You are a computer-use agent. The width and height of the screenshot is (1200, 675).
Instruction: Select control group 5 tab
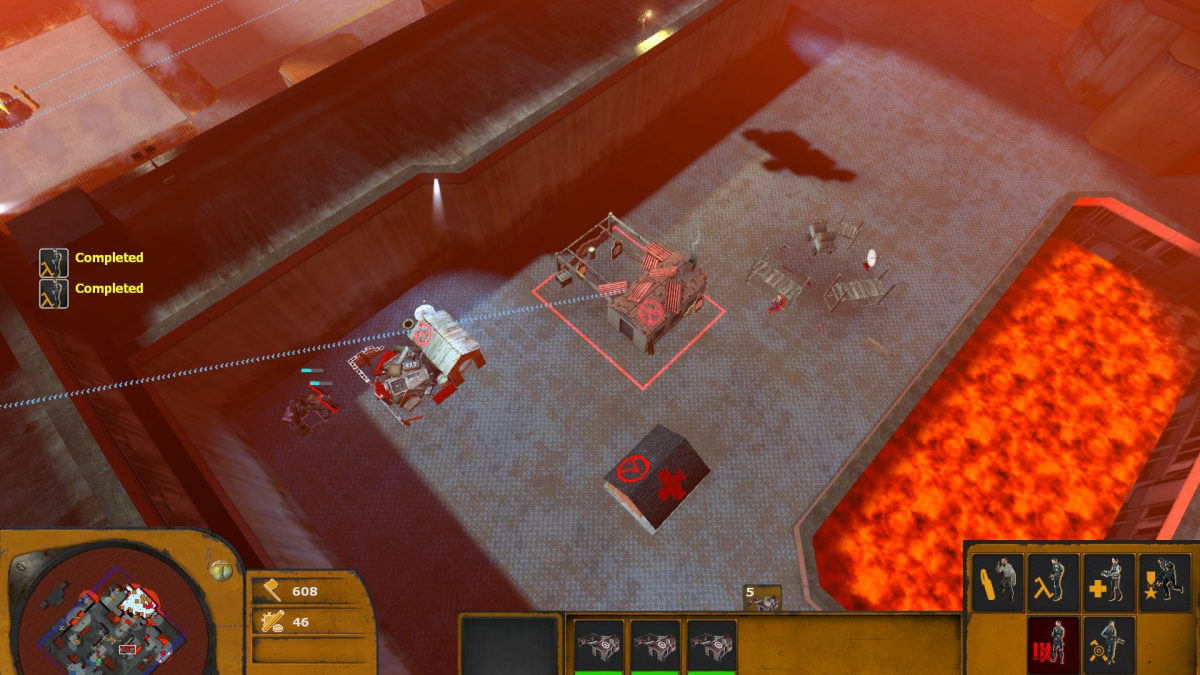coord(762,598)
